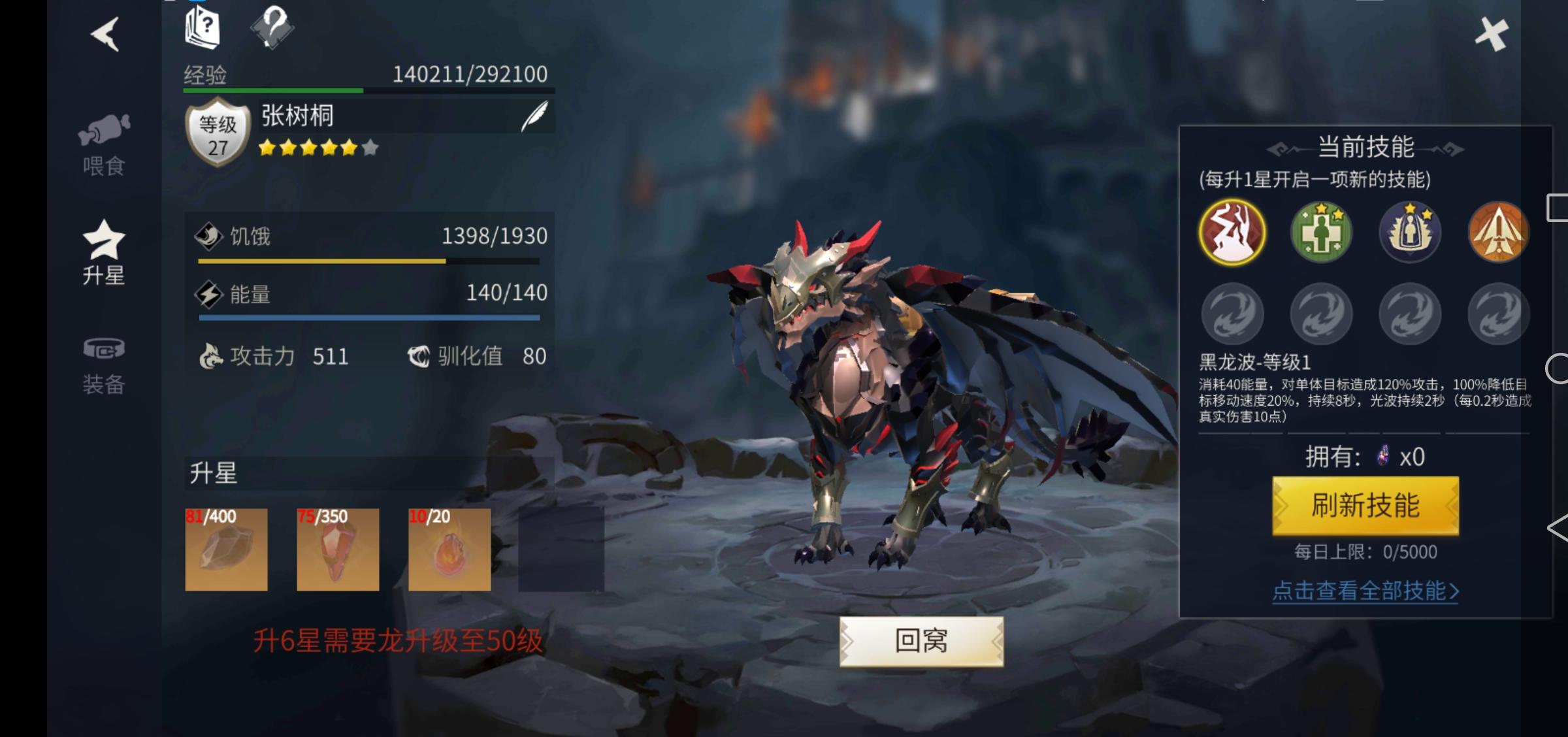Open the question mark cards help icon

(203, 27)
